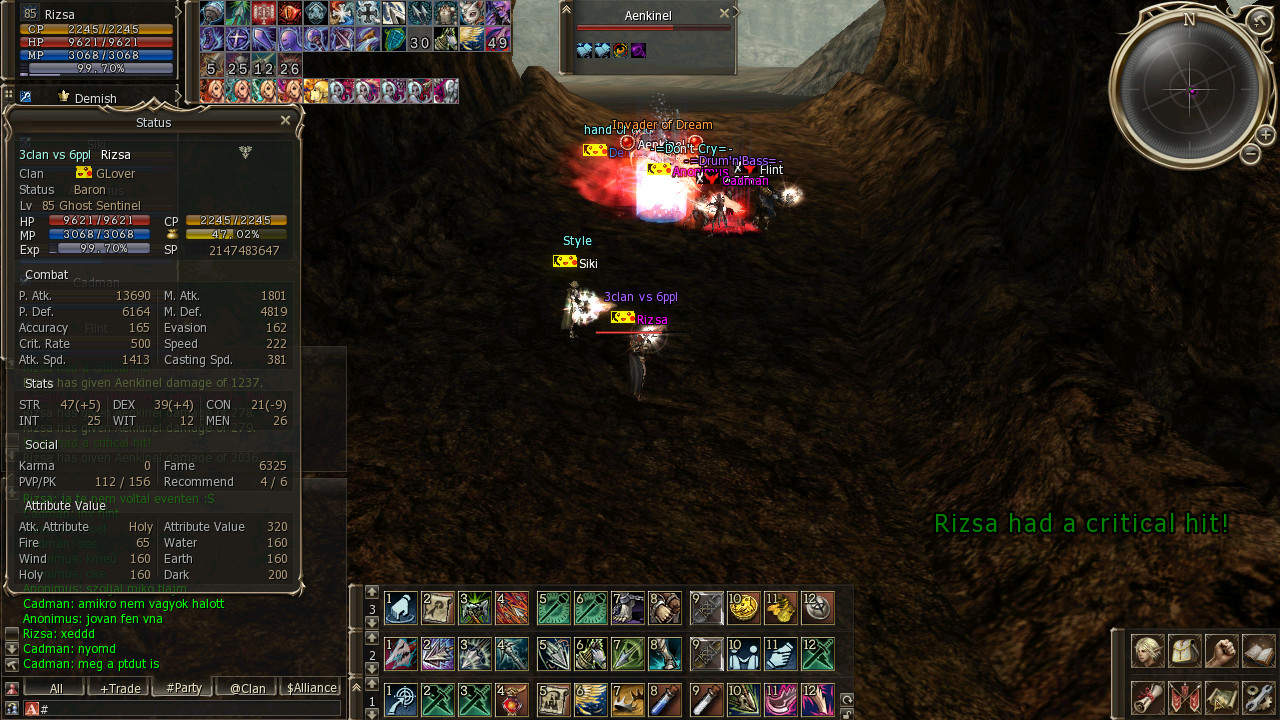Select the #Party chat tab
This screenshot has height=720, width=1280.
point(183,688)
